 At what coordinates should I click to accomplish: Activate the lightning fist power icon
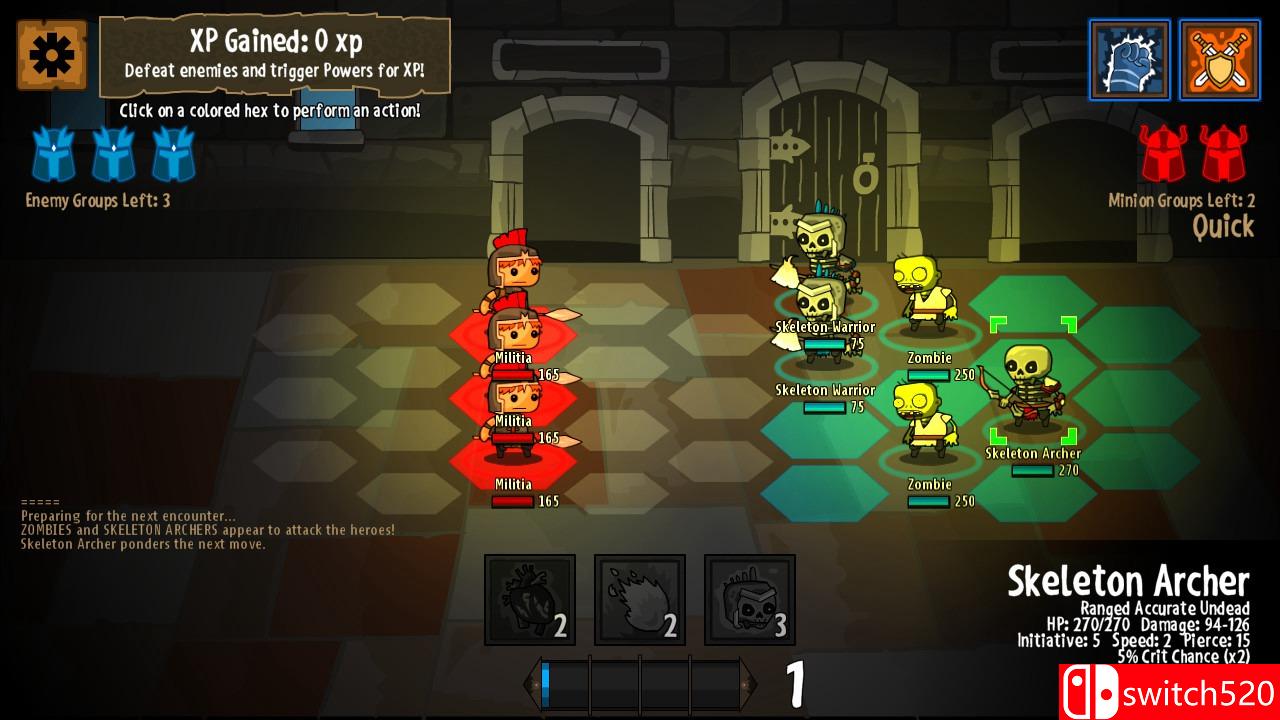tap(1129, 60)
